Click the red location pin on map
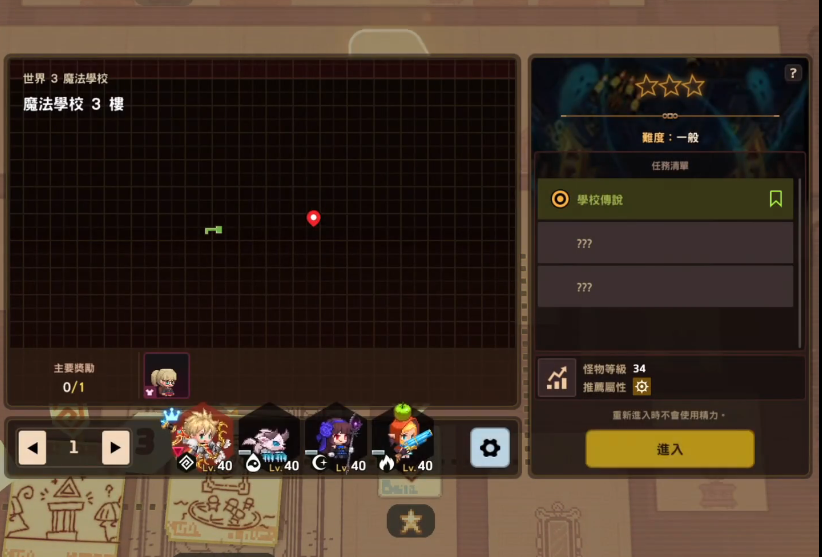The width and height of the screenshot is (822, 557). pyautogui.click(x=313, y=218)
